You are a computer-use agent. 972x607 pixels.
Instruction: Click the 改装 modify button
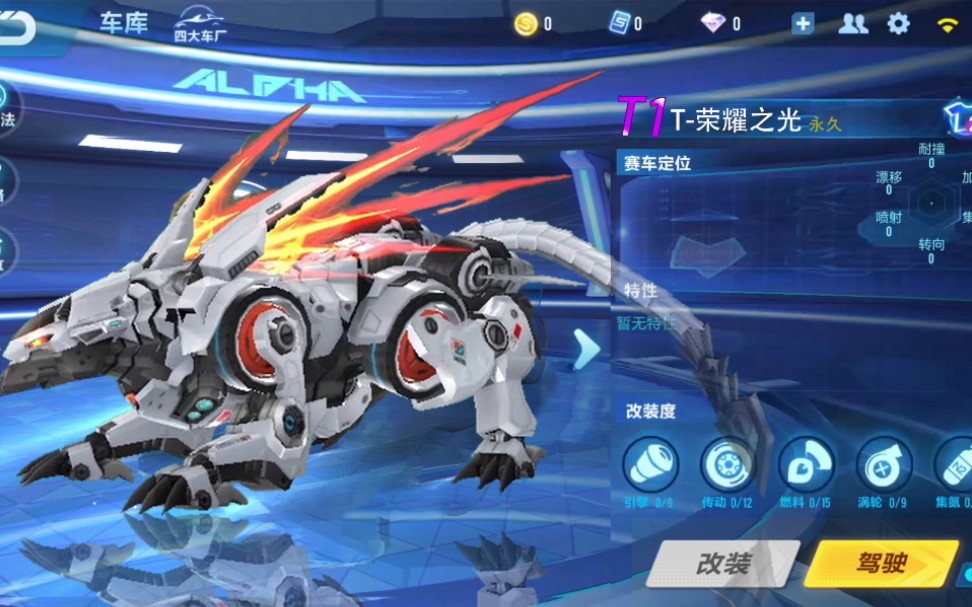point(723,563)
